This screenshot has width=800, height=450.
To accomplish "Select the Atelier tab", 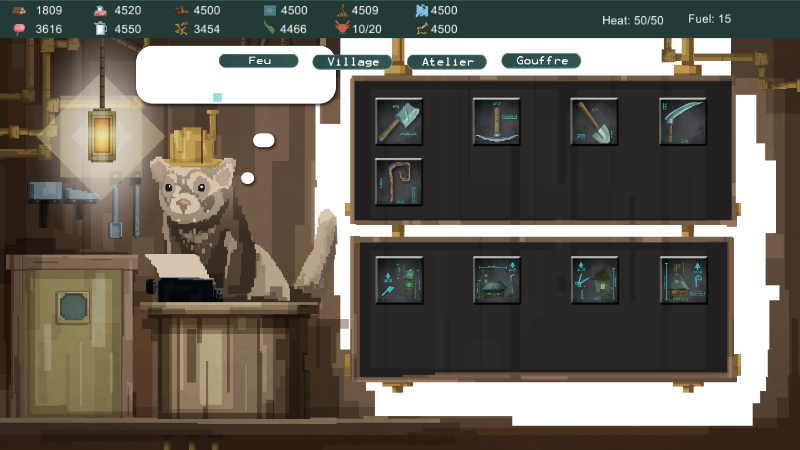I will tap(446, 62).
